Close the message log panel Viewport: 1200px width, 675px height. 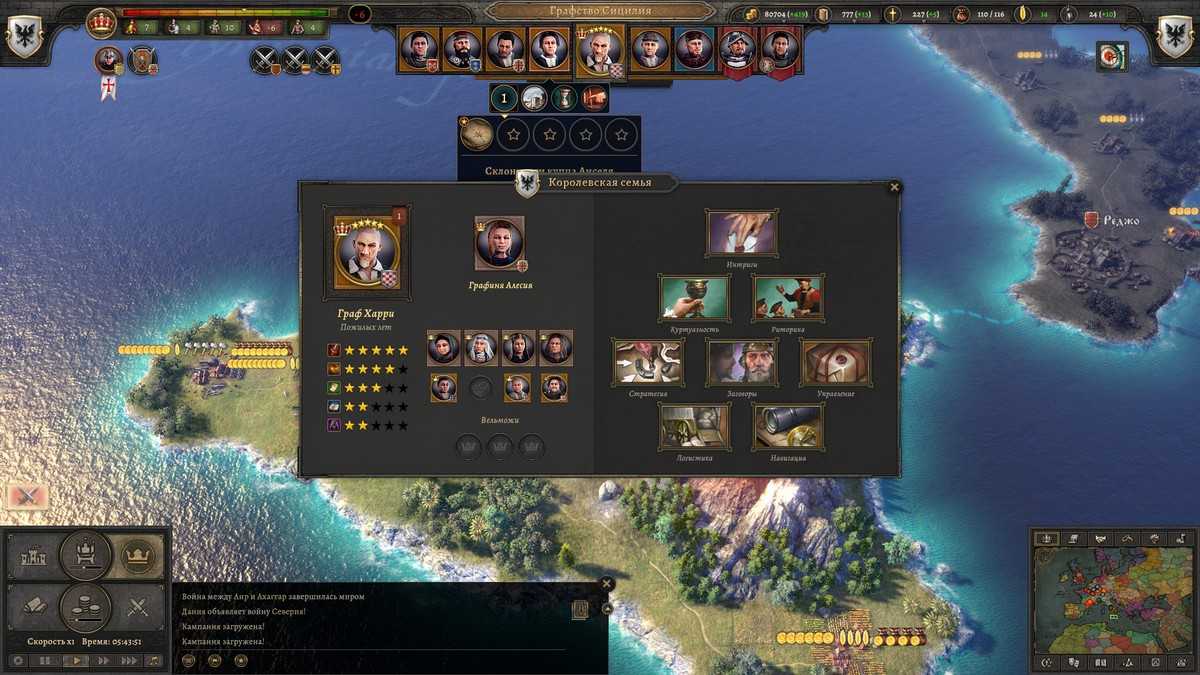[x=606, y=584]
